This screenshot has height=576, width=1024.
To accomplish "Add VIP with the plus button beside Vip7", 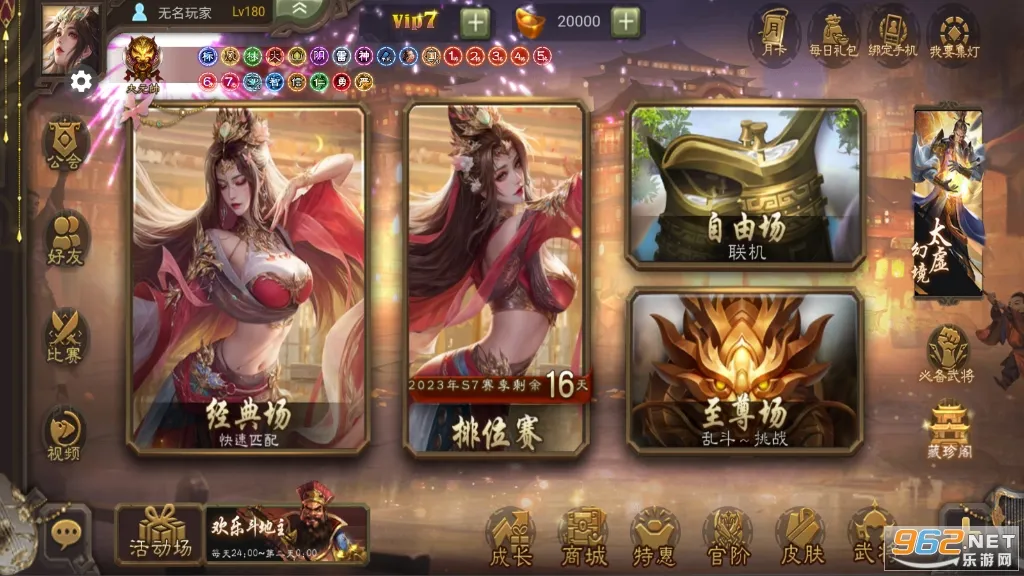I will tap(475, 21).
